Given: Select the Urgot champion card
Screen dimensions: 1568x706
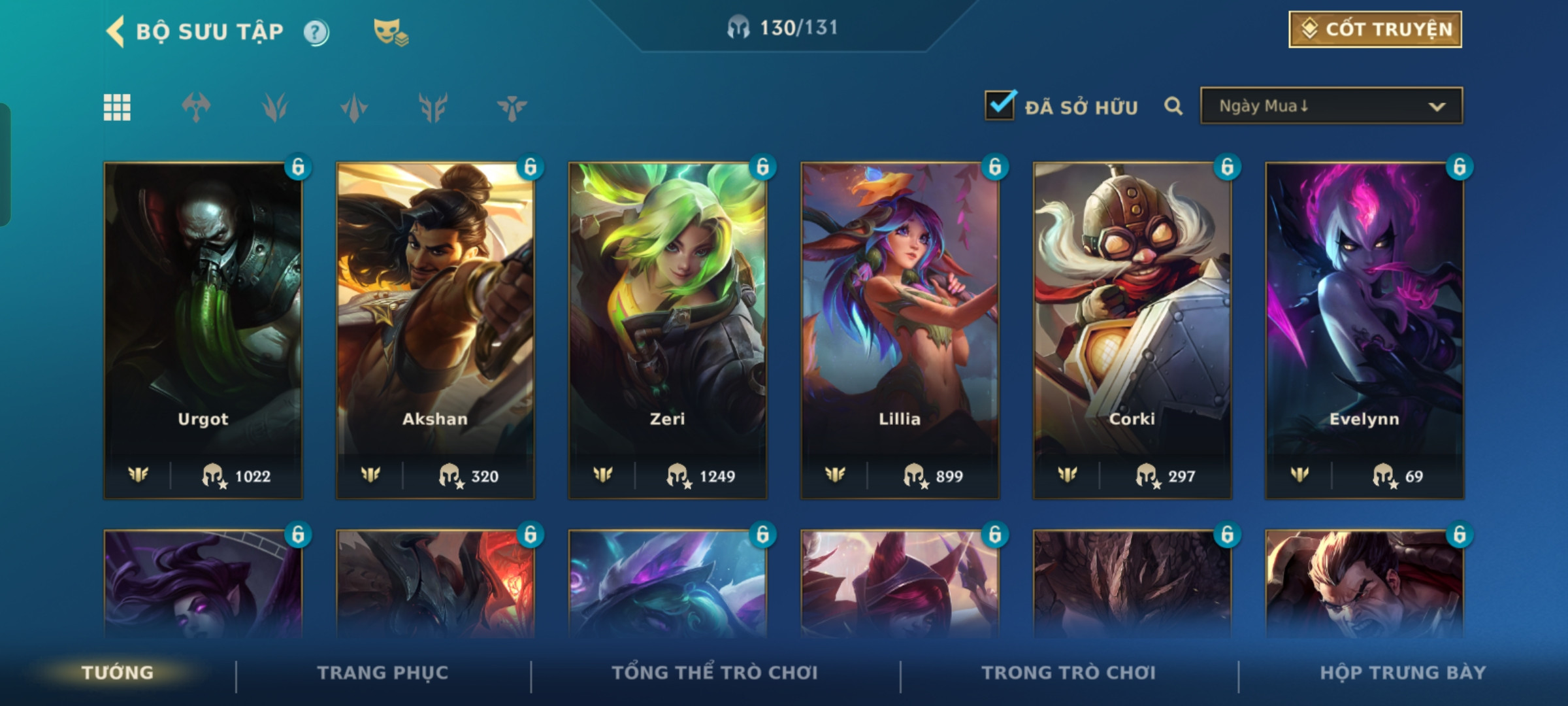Looking at the screenshot, I should click(x=203, y=330).
